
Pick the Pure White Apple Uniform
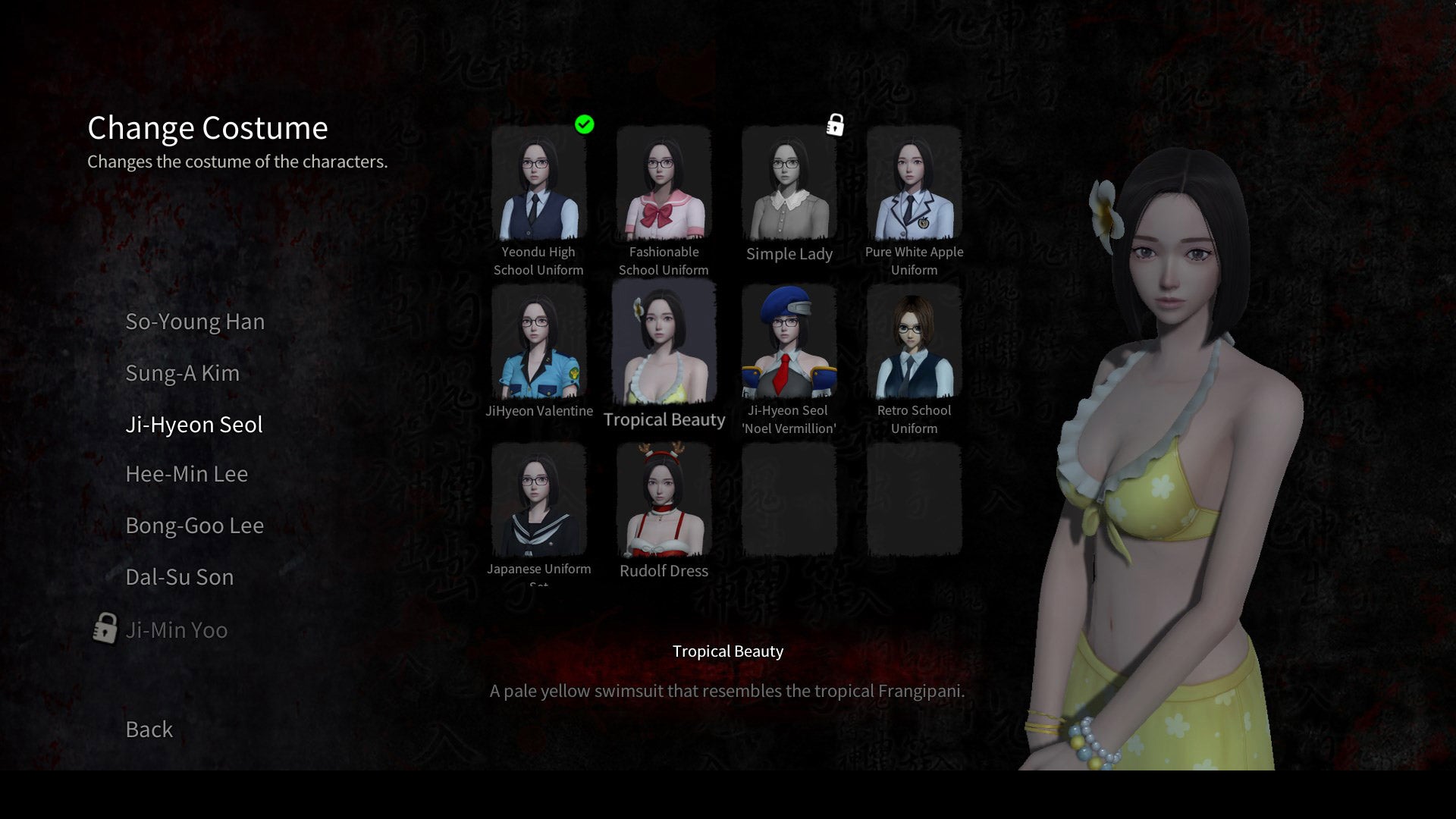pyautogui.click(x=914, y=186)
